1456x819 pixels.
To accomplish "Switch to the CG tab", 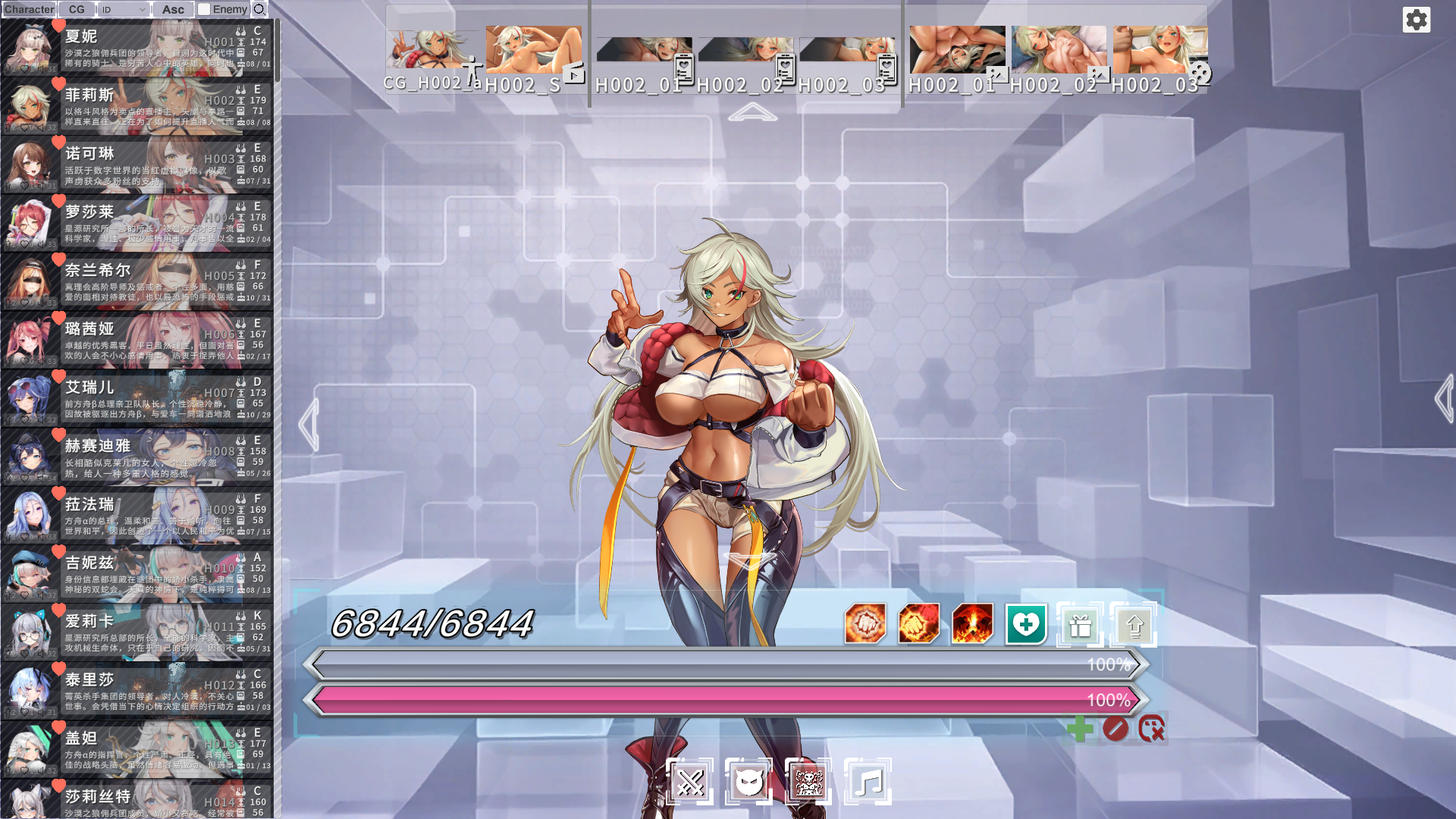I will pos(77,9).
